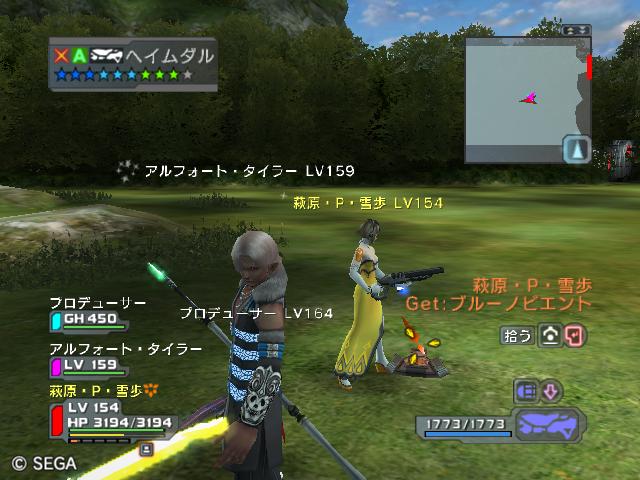Select the アルフォート・タイラー LV 159 party entry
This screenshot has width=640, height=480.
click(89, 365)
